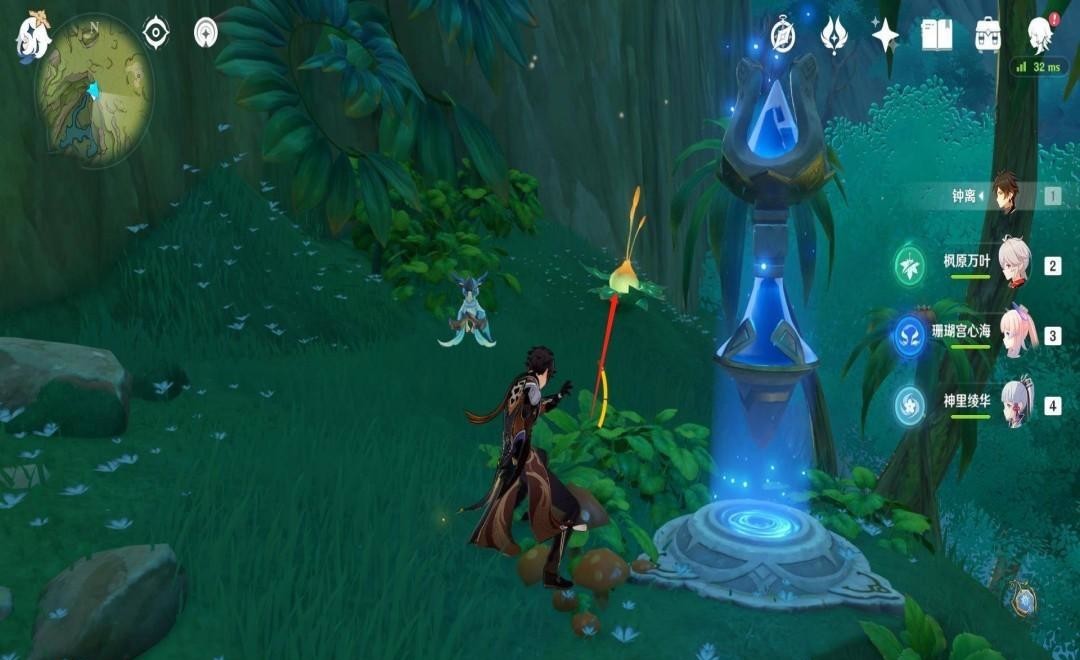Open the character head icon with red alert

1041,34
